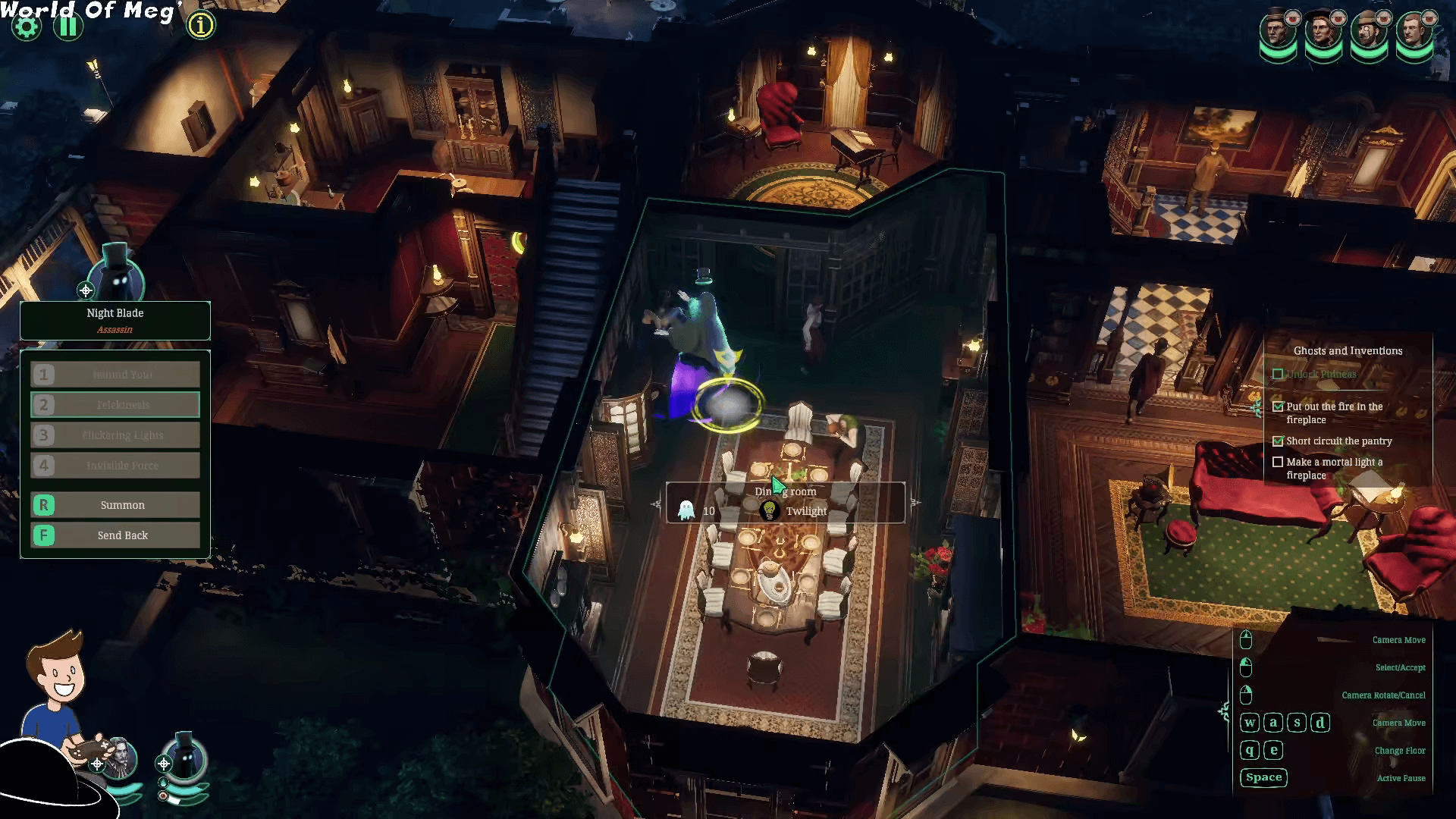1456x819 pixels.
Task: Center camera on Night Blade via crosshair
Action: tap(86, 290)
